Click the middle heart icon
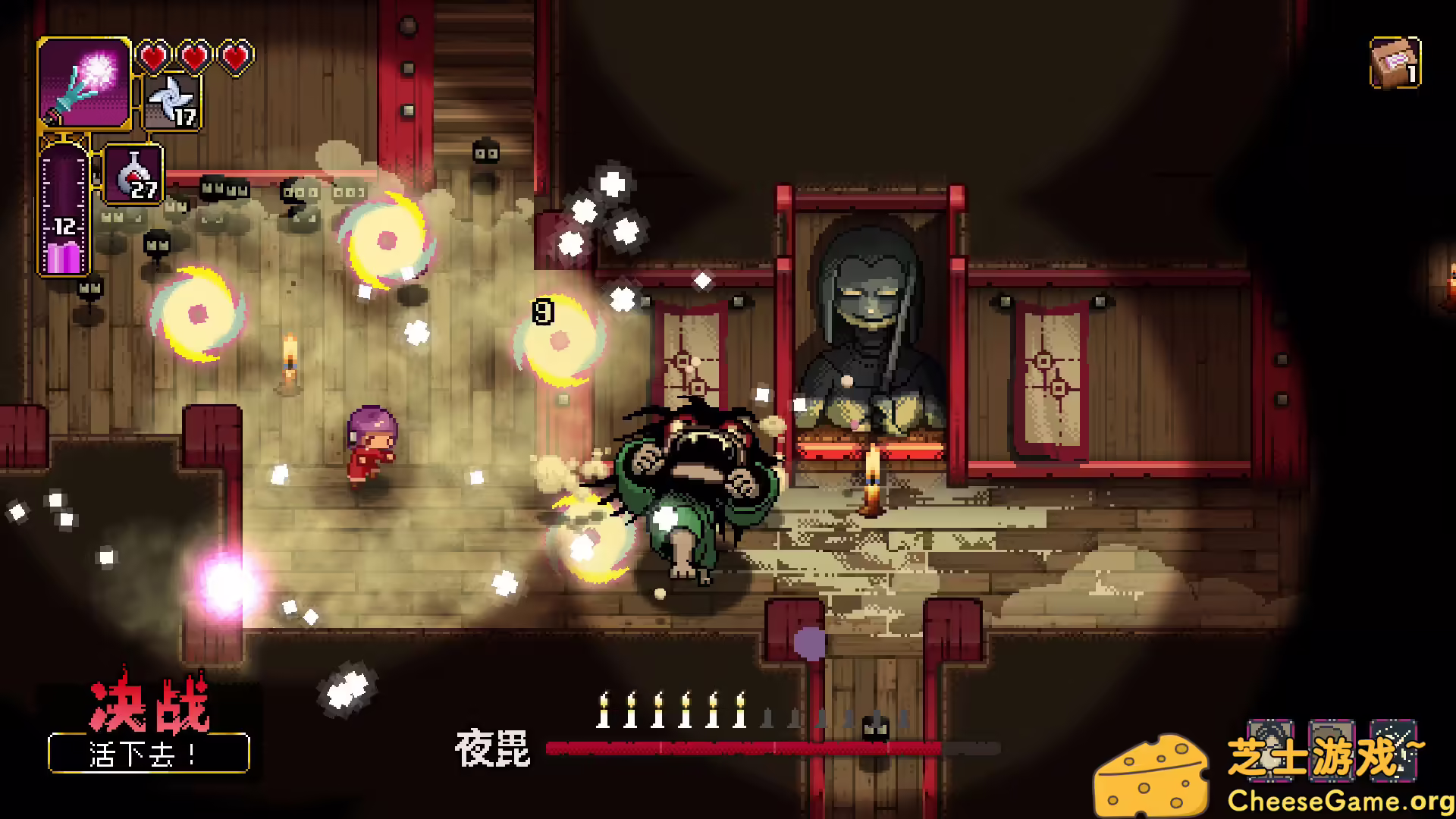Screen dimensions: 1456x819 point(195,56)
